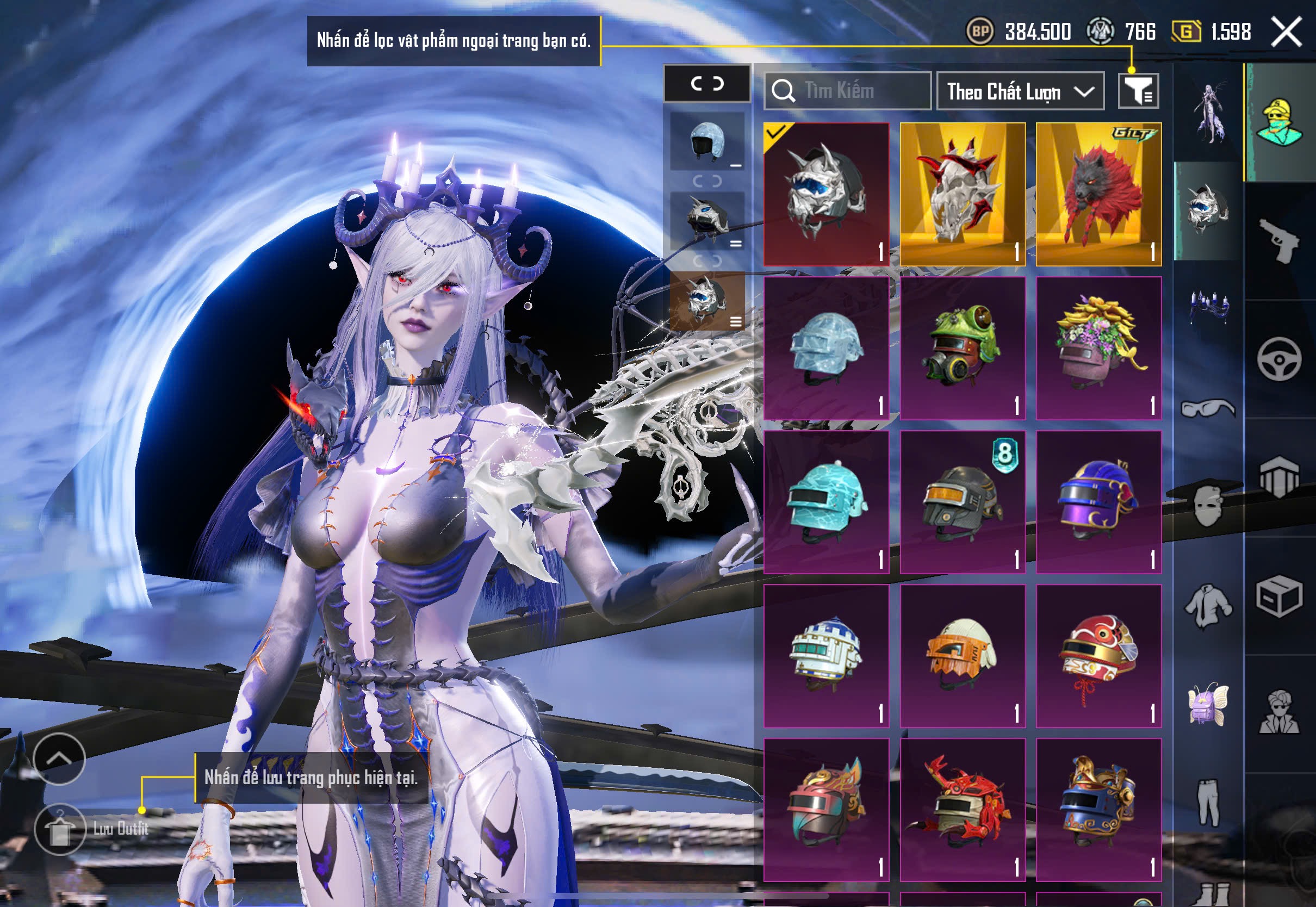Equip the red-horned skull helmet

coord(963,194)
